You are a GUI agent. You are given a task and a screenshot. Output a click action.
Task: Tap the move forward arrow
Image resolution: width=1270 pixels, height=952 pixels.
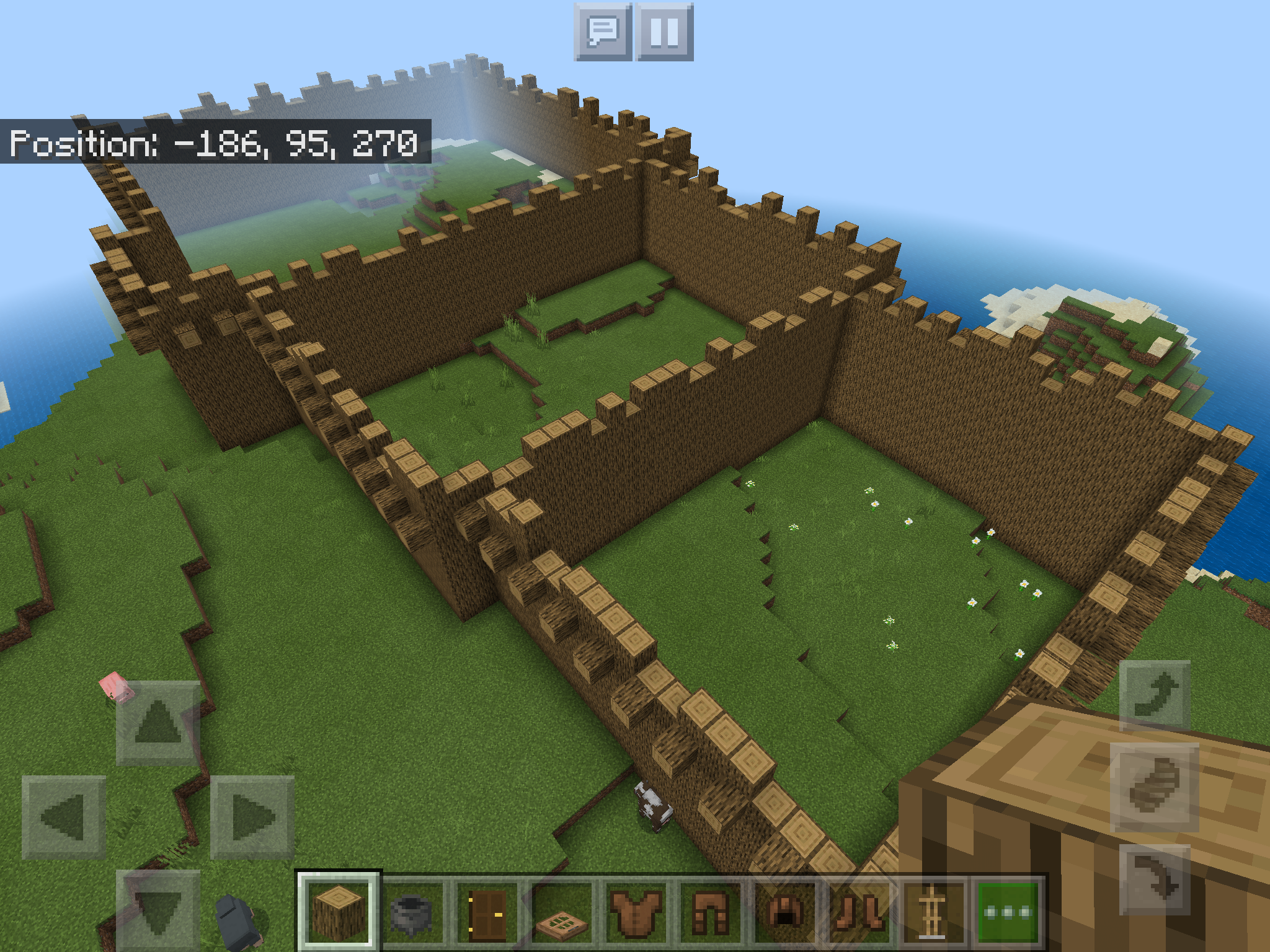point(158,723)
